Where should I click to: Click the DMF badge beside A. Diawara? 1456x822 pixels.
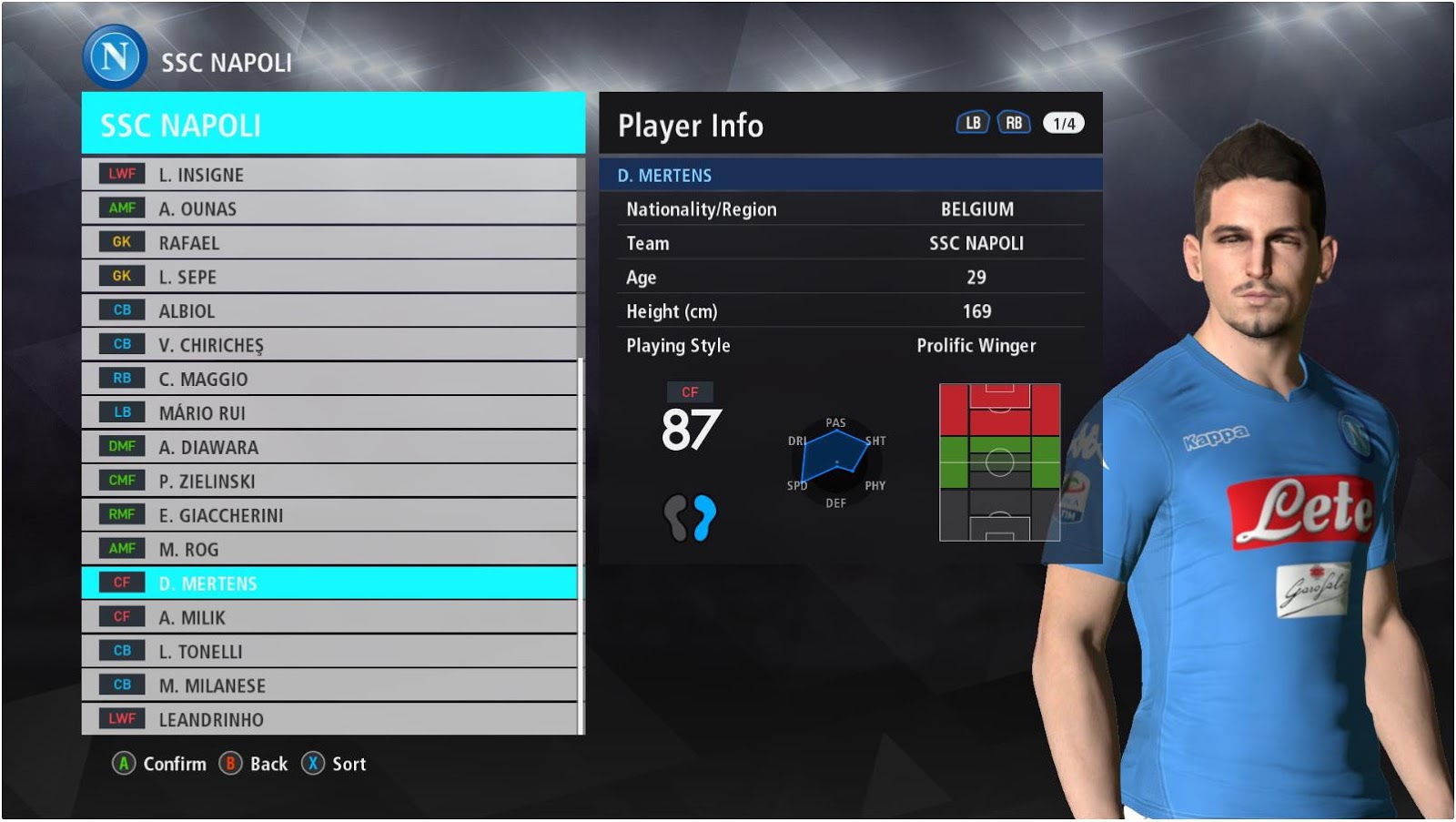pos(122,446)
